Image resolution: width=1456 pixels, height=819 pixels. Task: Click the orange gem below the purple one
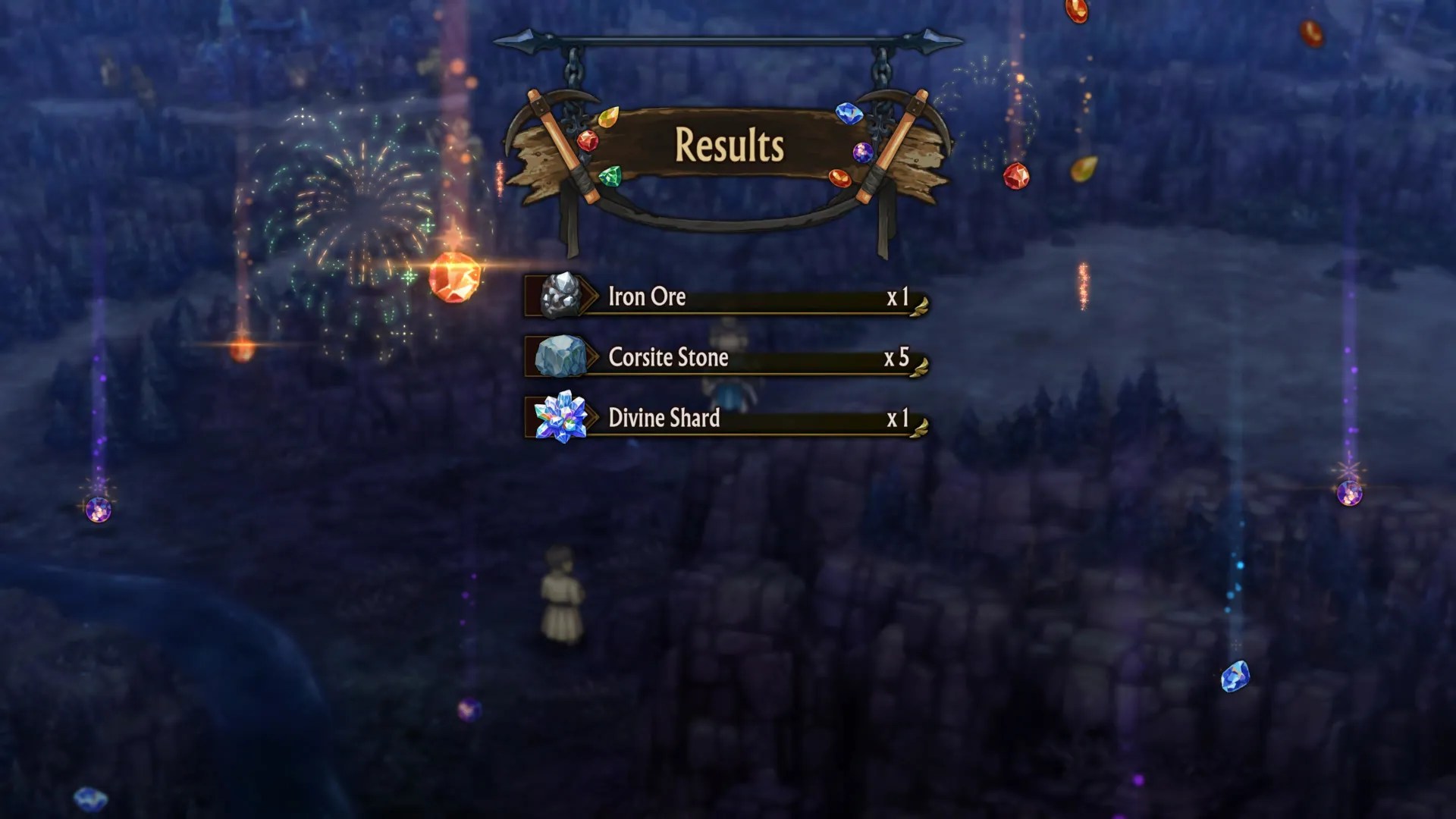pos(839,176)
